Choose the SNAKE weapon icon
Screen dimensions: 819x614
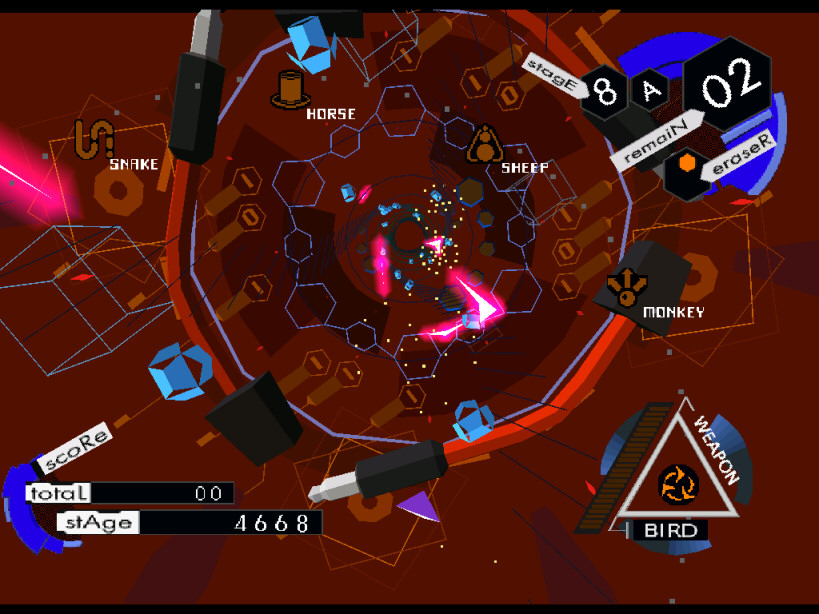[x=92, y=139]
